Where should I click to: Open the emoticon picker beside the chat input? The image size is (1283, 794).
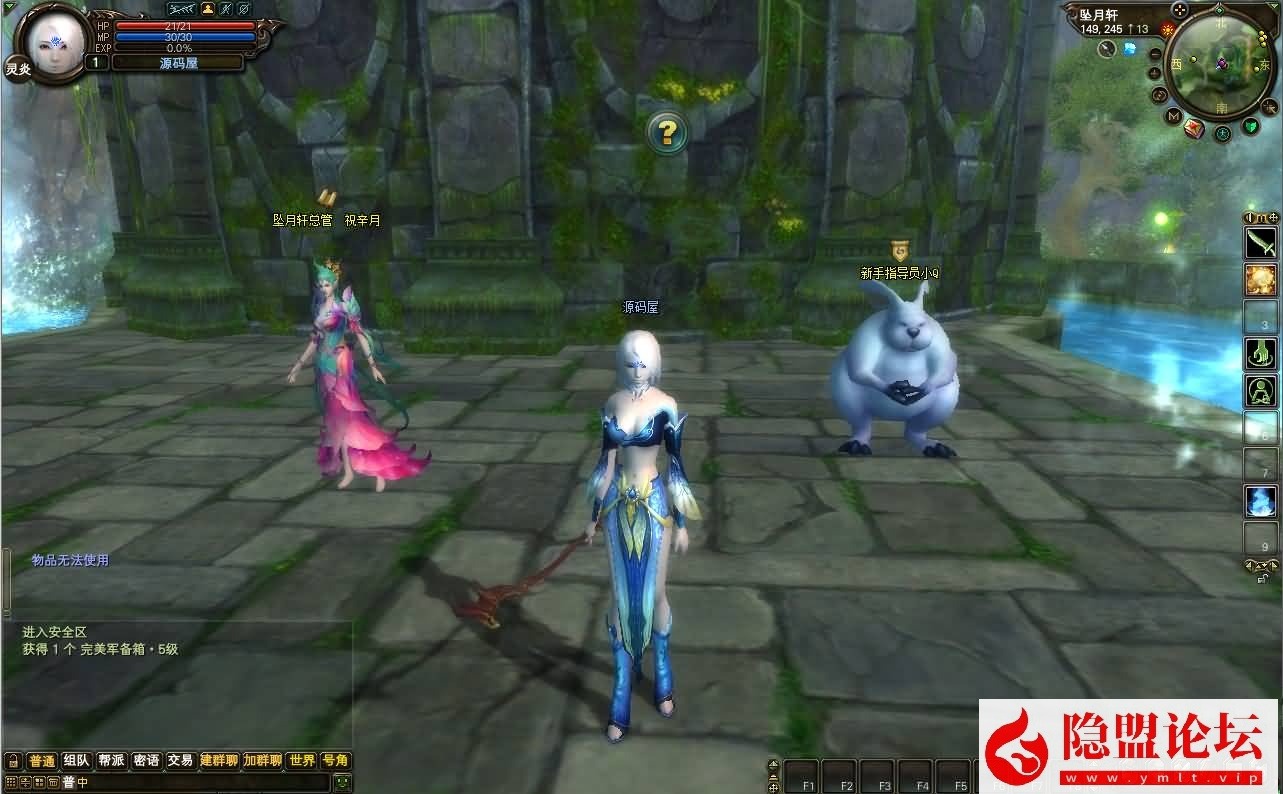point(343,782)
